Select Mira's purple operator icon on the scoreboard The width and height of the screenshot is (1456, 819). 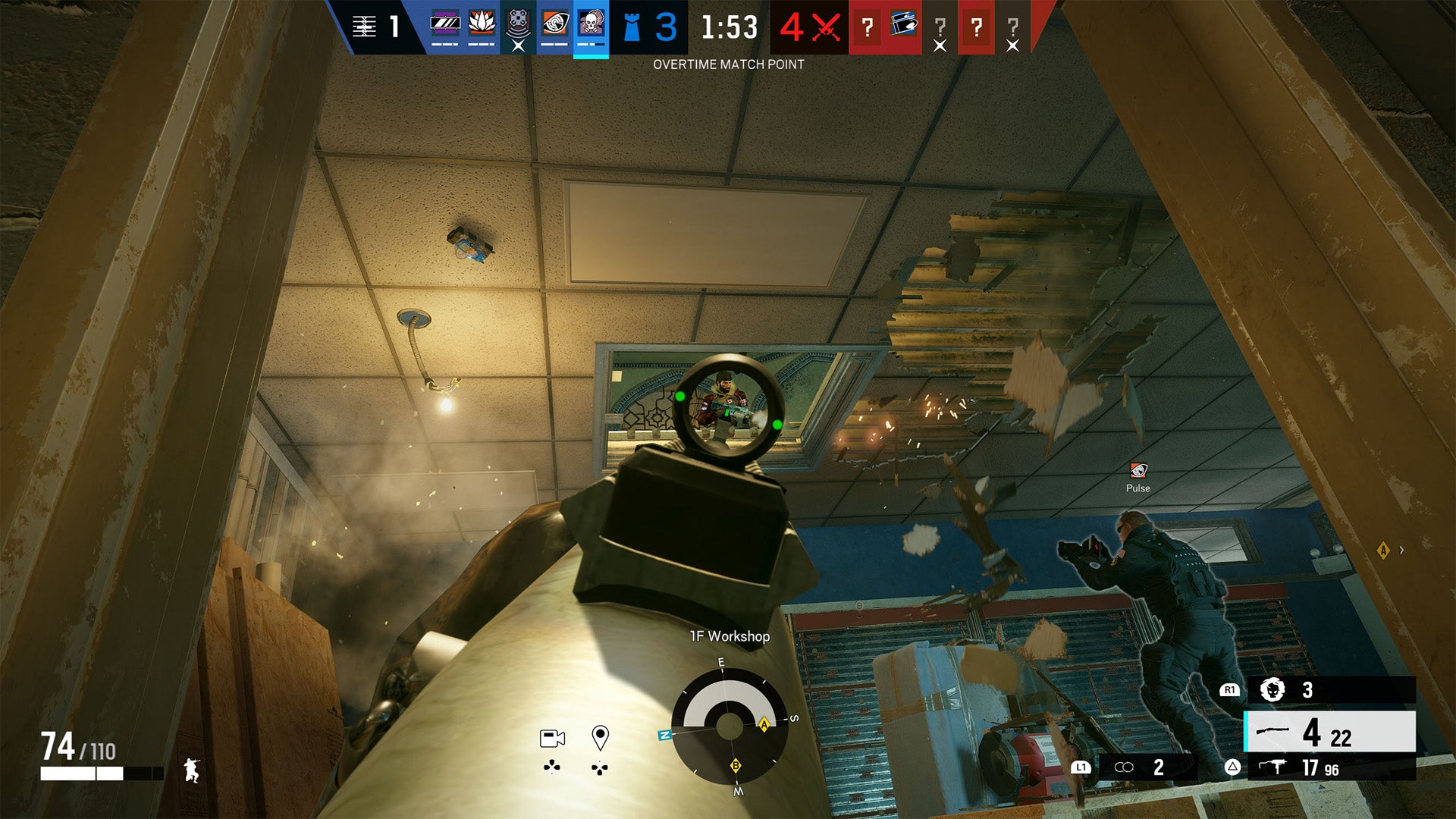[444, 23]
